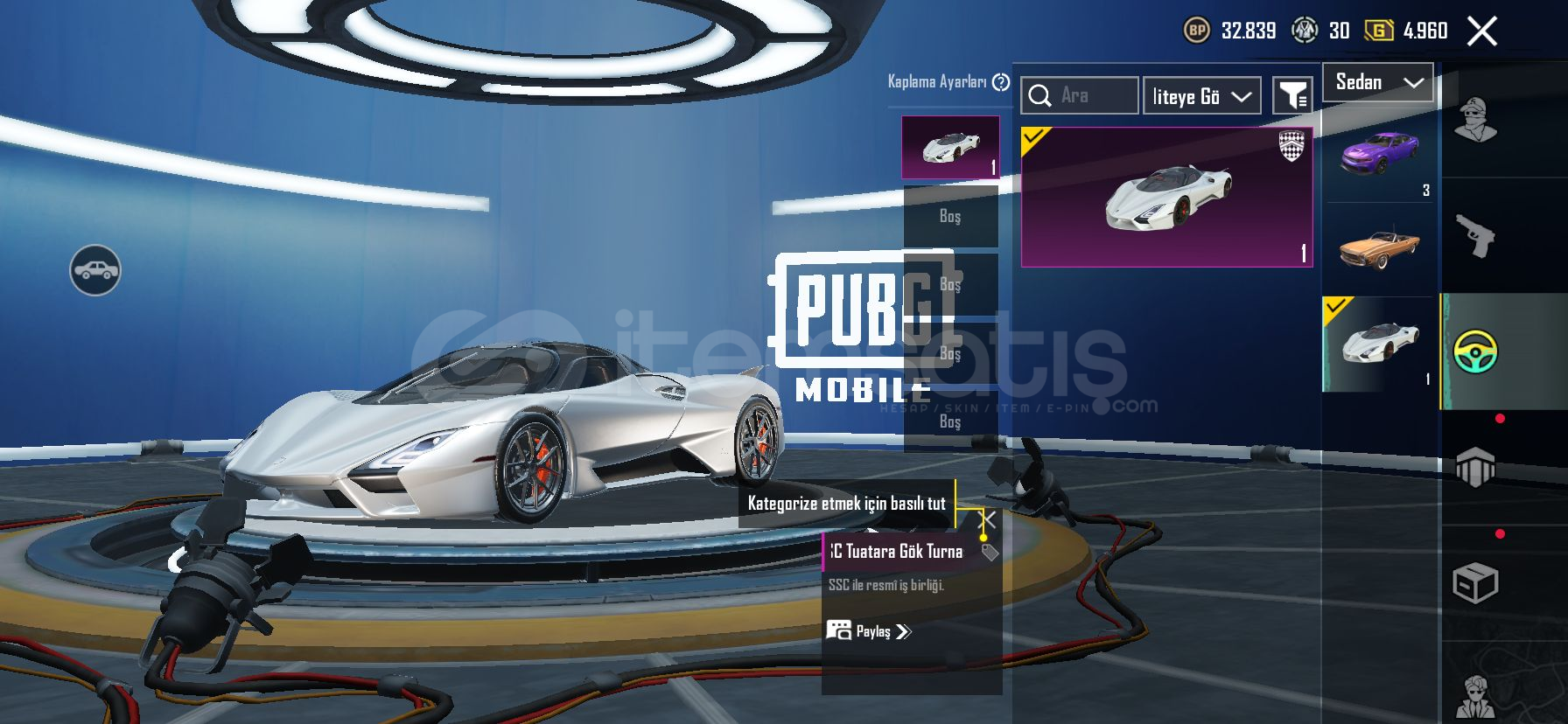Switch to the parachute pack category

click(1475, 468)
